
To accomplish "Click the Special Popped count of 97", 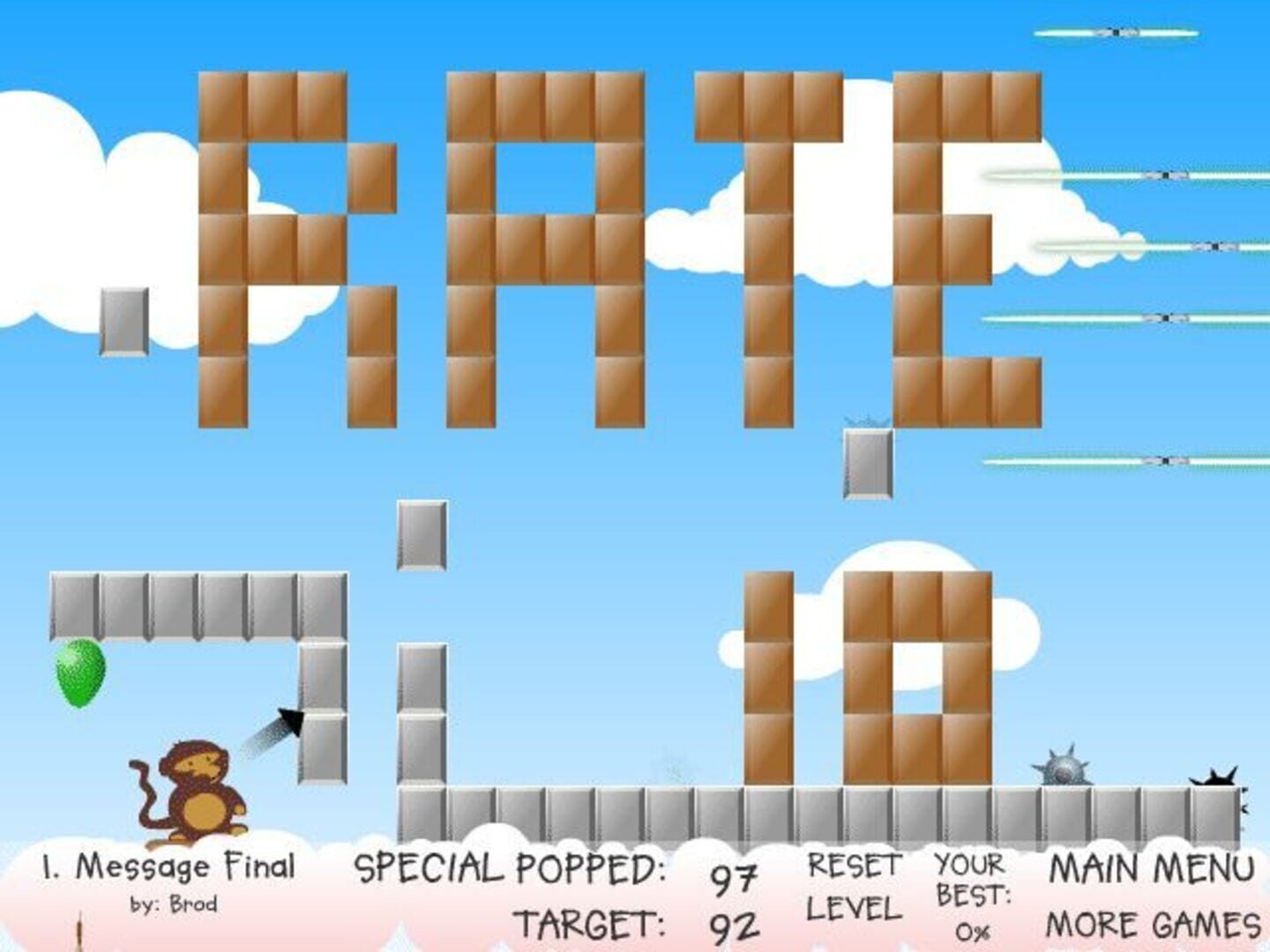I will click(x=736, y=877).
